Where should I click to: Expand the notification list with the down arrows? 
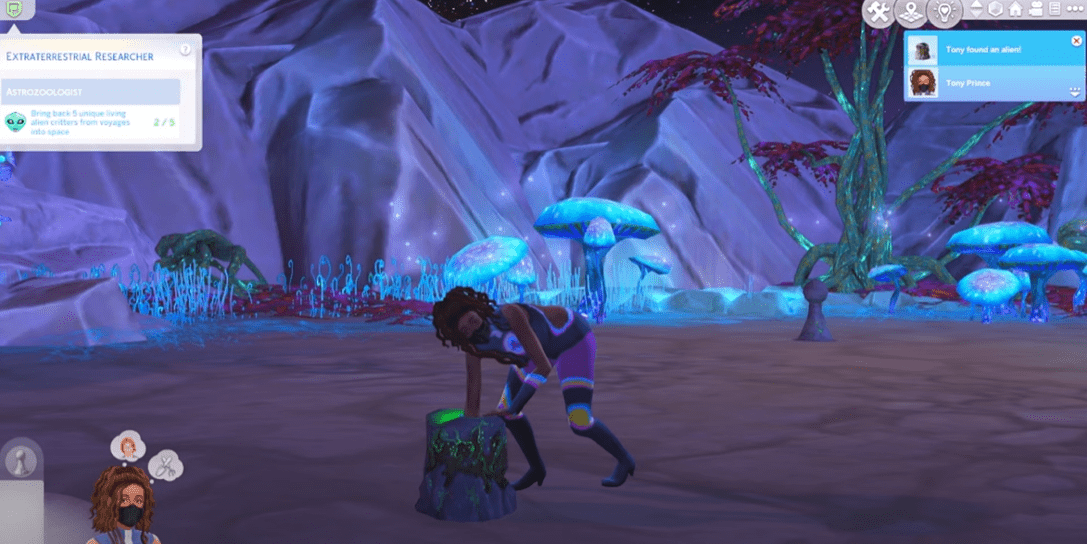pos(1075,91)
